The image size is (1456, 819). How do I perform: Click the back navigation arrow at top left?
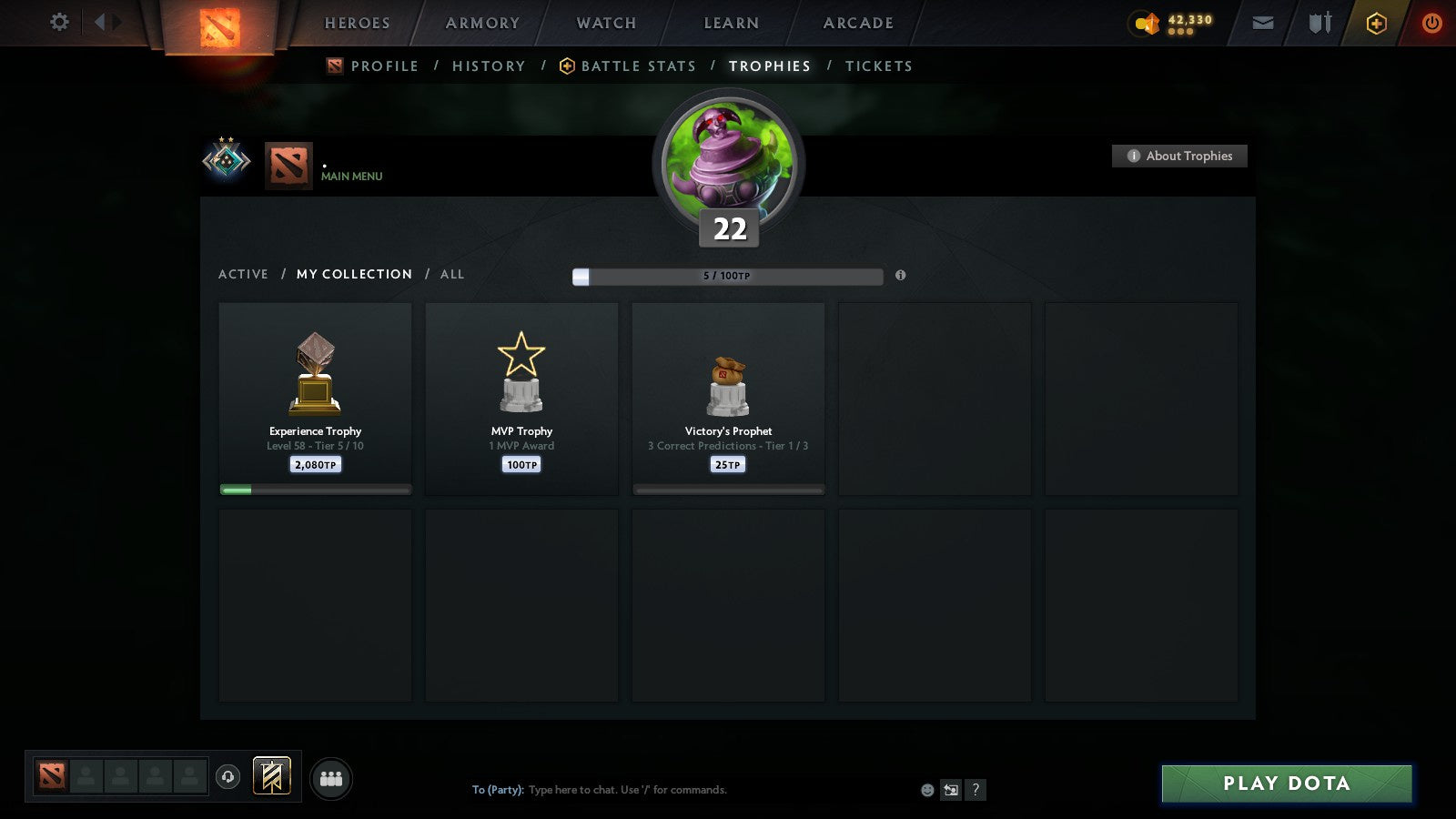100,23
